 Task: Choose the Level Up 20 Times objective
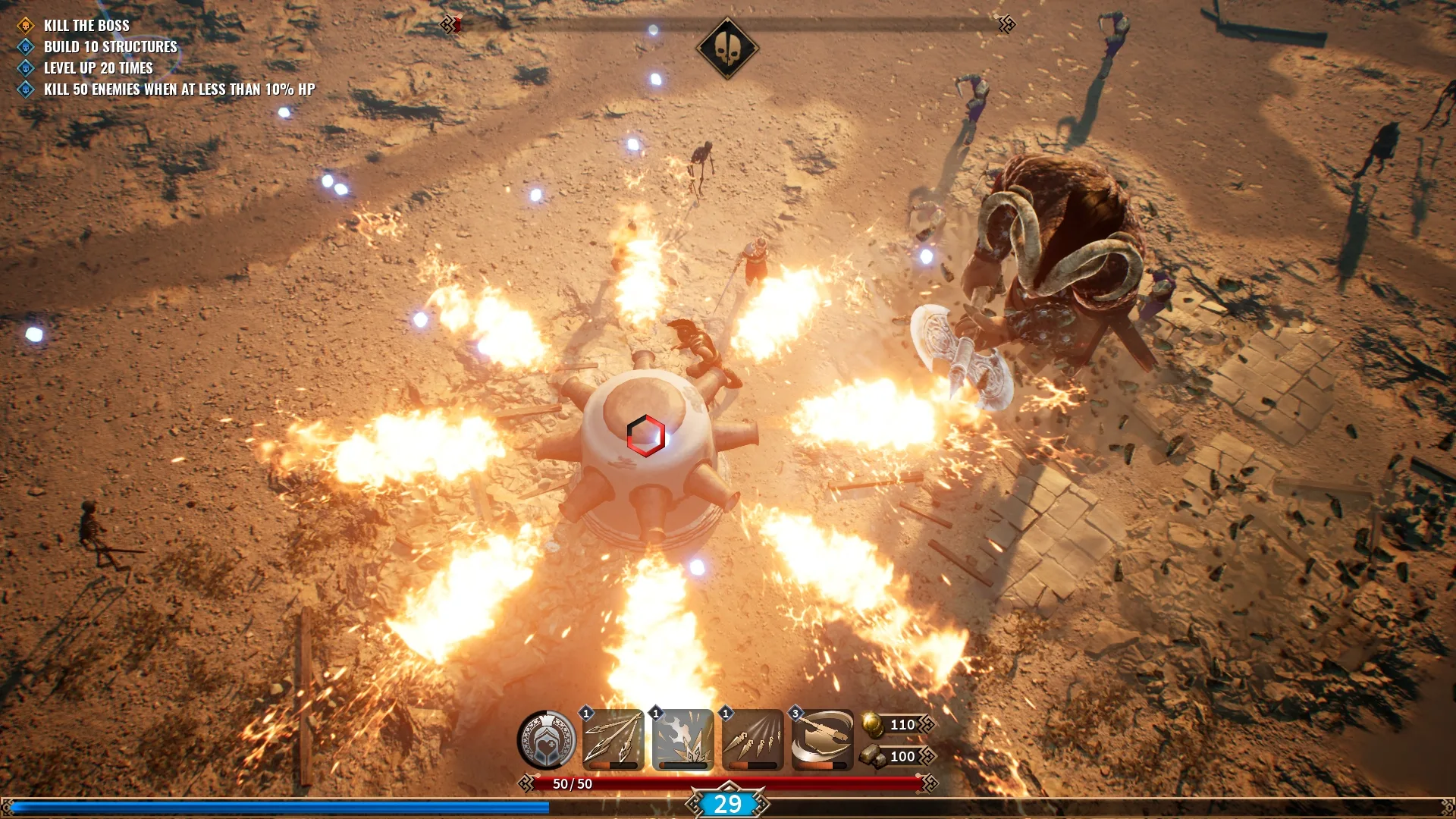pyautogui.click(x=98, y=68)
